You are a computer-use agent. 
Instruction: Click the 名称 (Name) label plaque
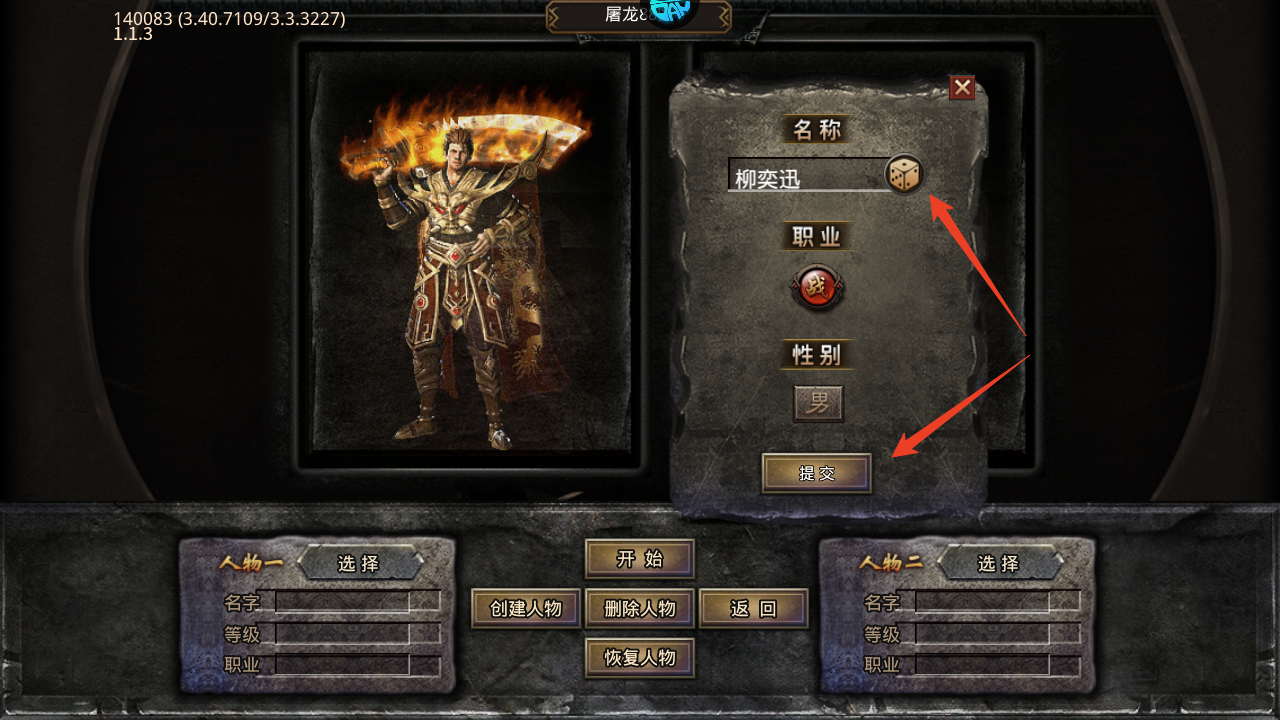817,129
